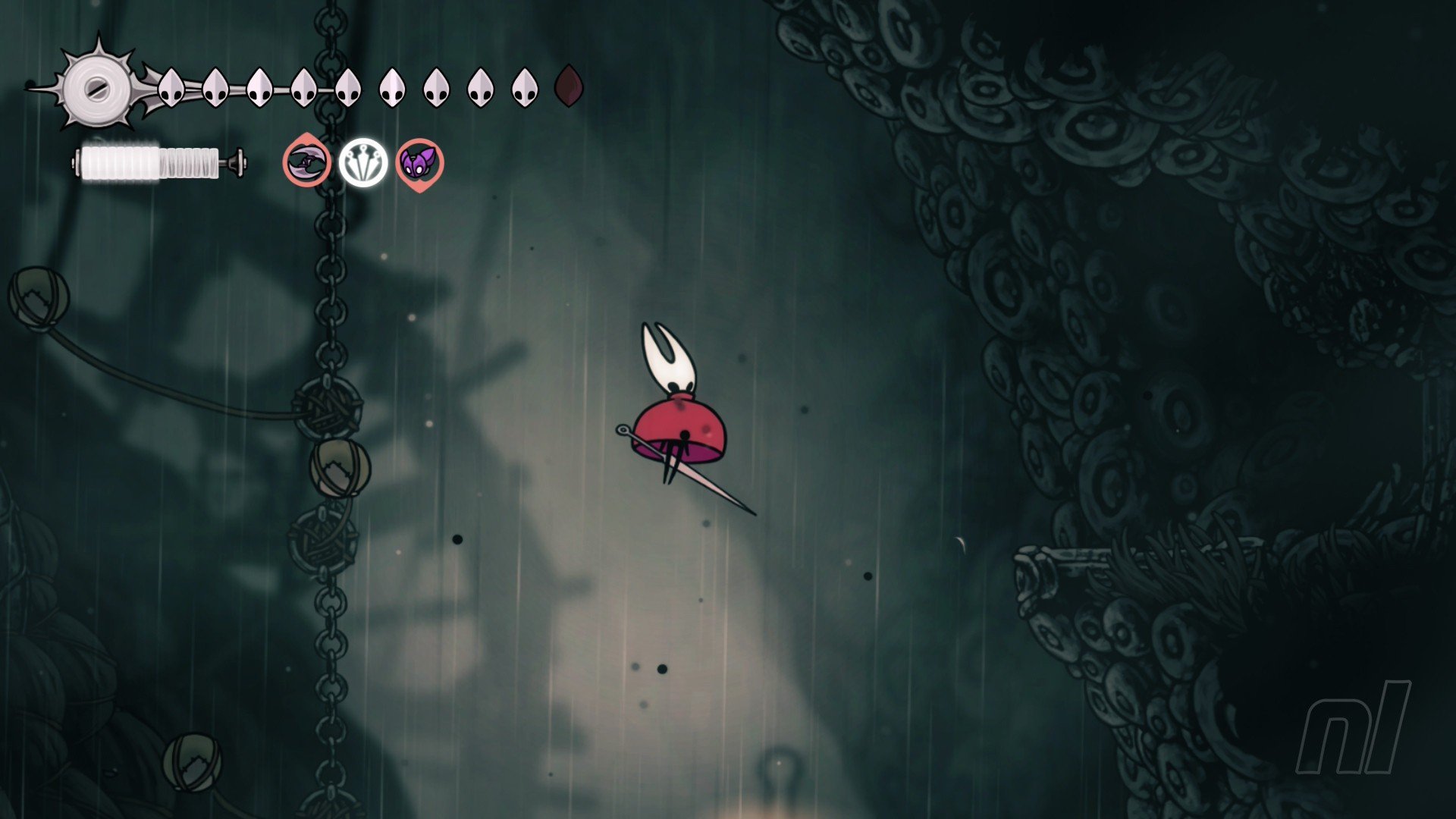The width and height of the screenshot is (1456, 819).
Task: Activate the glowing triple-dagger skill icon
Action: 363,162
